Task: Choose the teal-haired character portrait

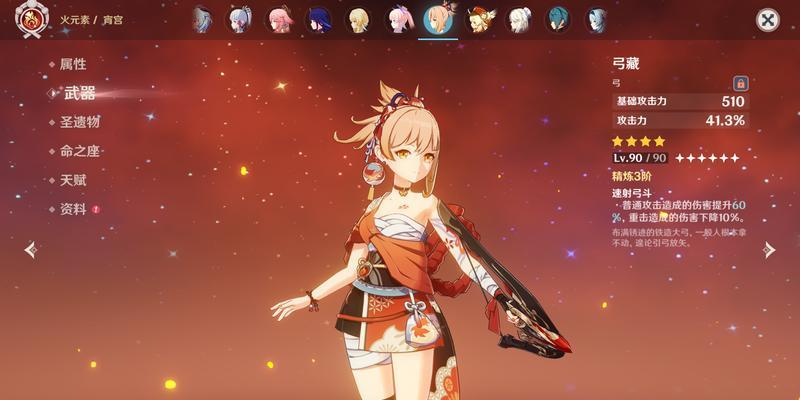Action: (557, 20)
